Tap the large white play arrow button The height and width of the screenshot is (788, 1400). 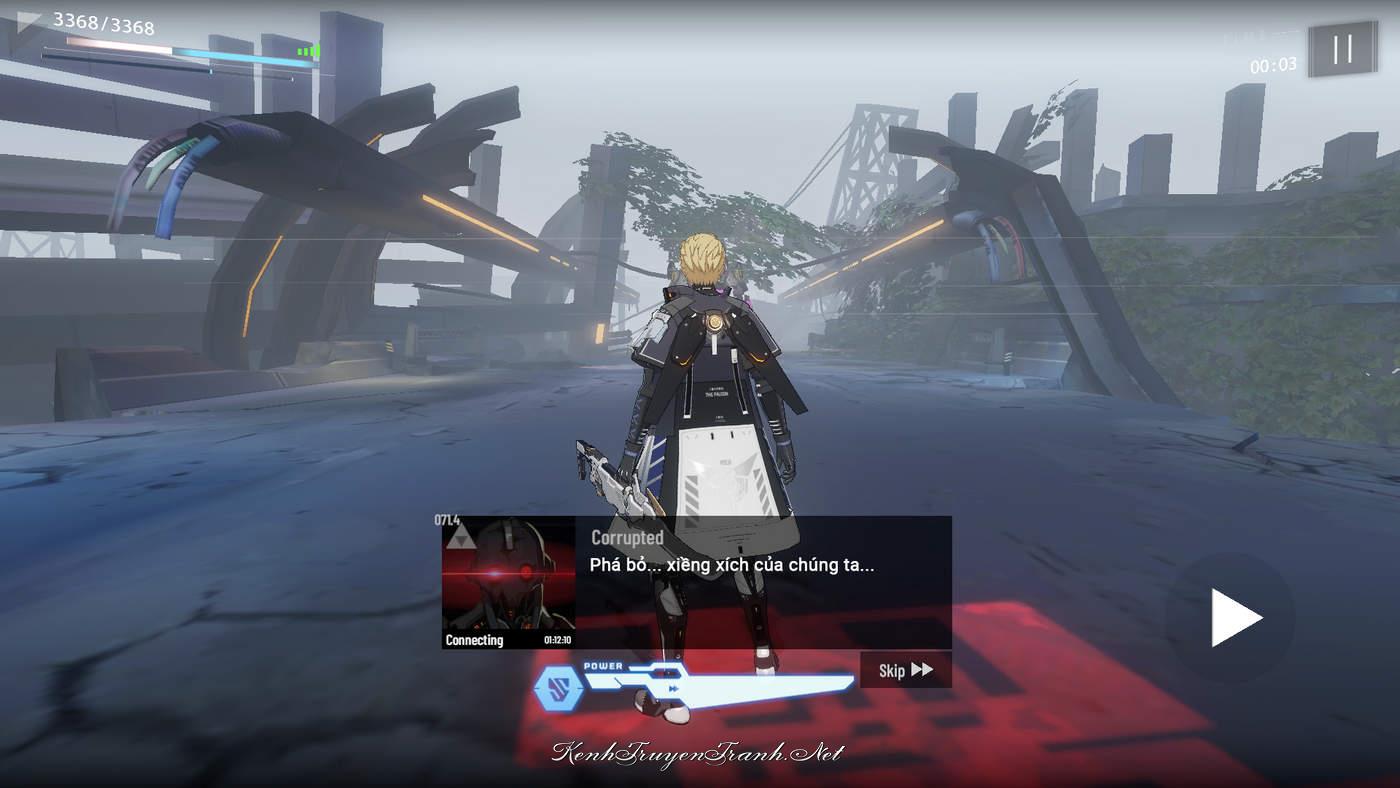(x=1235, y=618)
